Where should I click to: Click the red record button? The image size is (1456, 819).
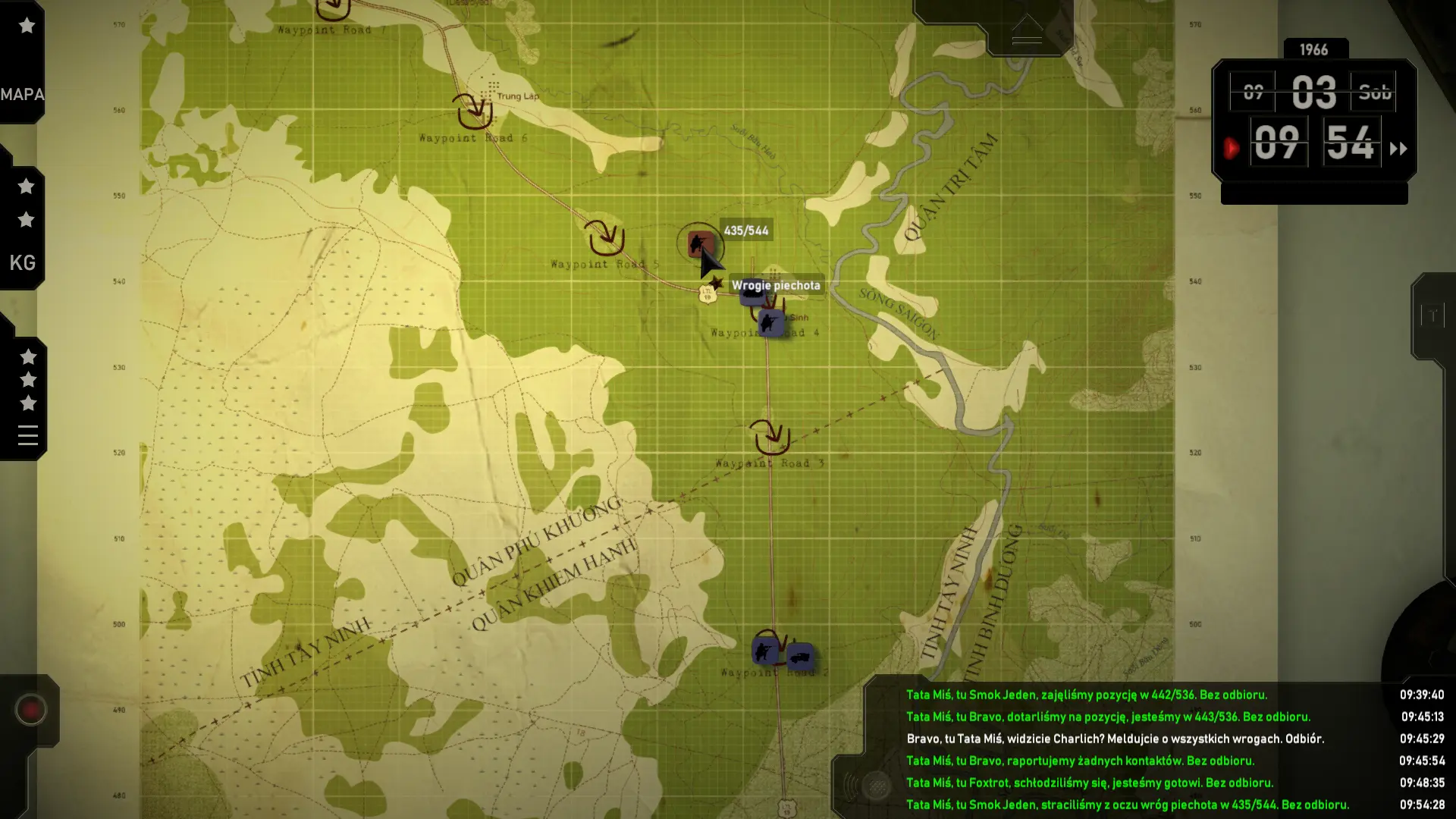pyautogui.click(x=31, y=710)
